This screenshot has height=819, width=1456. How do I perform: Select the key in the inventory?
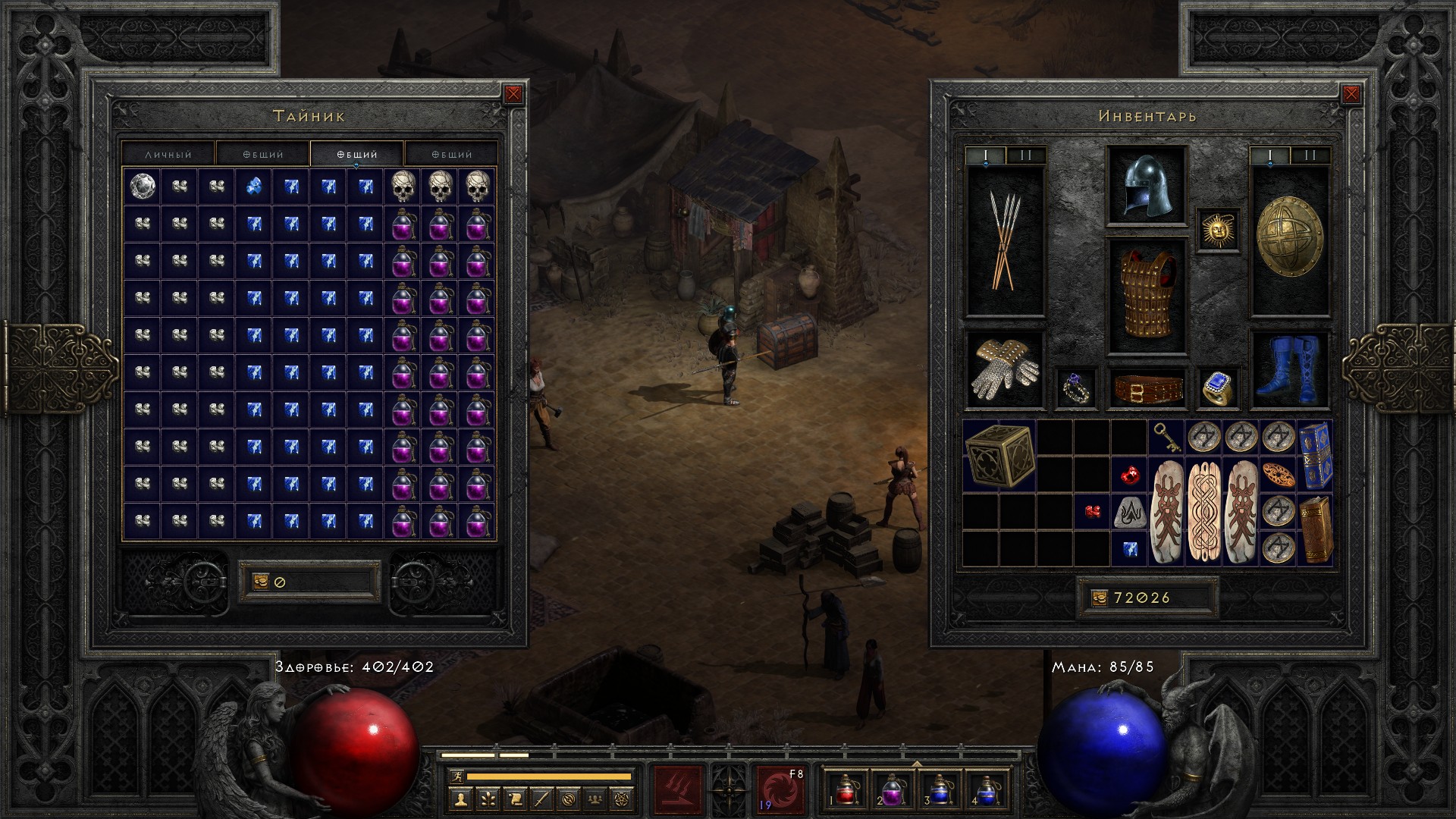pyautogui.click(x=1166, y=437)
